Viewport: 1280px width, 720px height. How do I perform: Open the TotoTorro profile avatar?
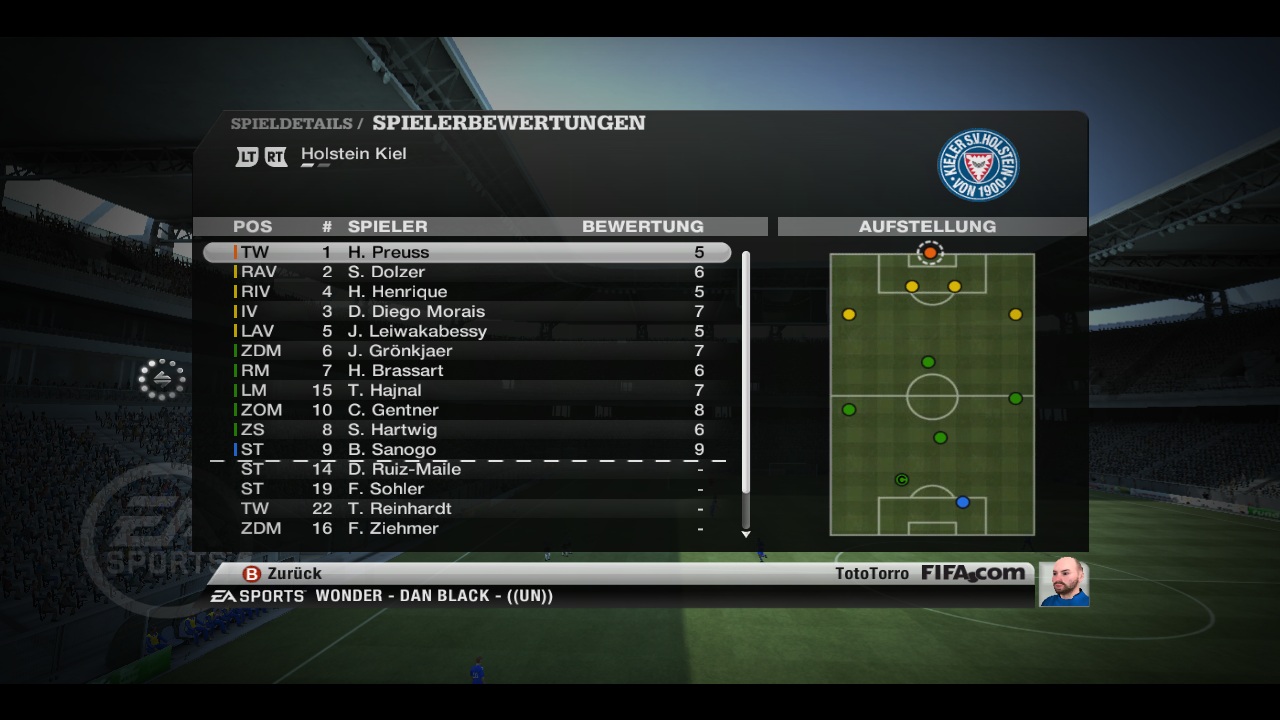(x=1063, y=582)
